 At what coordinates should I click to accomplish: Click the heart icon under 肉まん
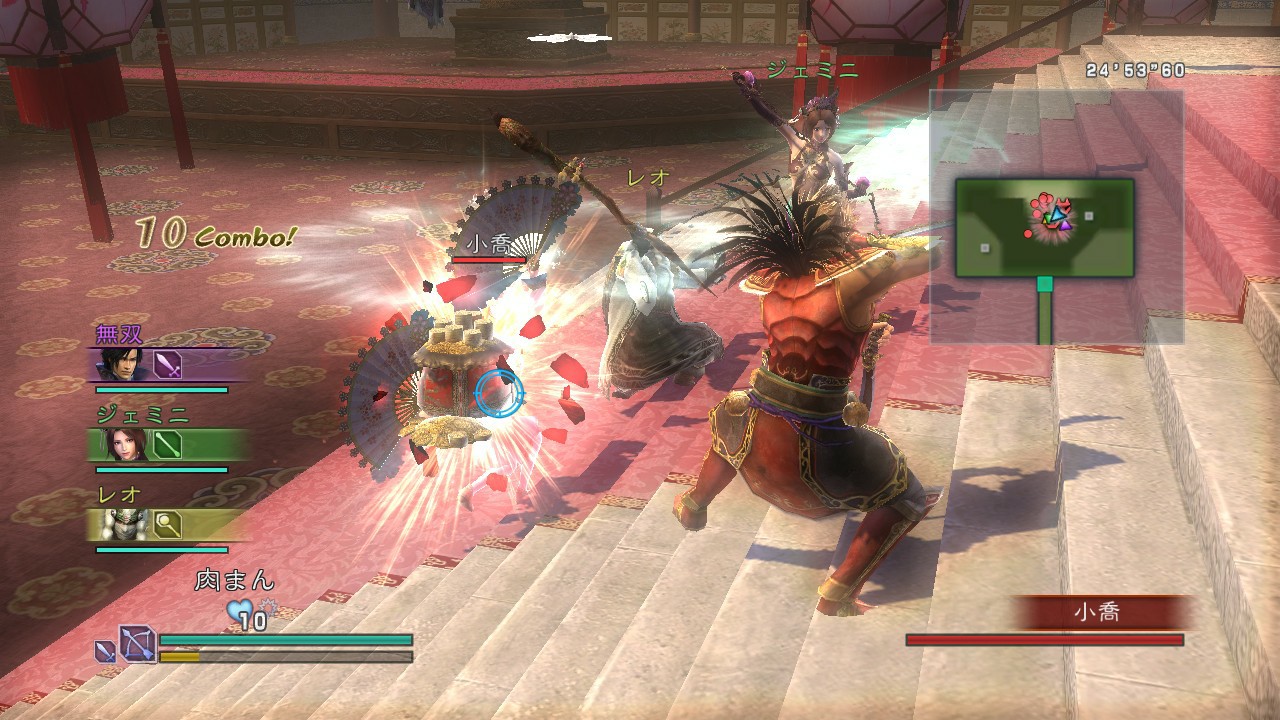239,610
